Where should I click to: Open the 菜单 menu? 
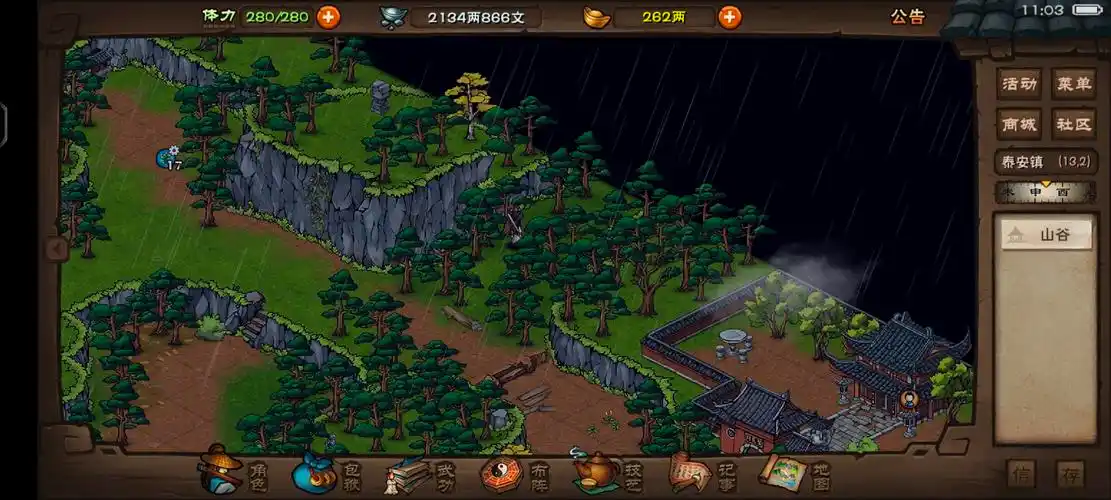[1073, 84]
